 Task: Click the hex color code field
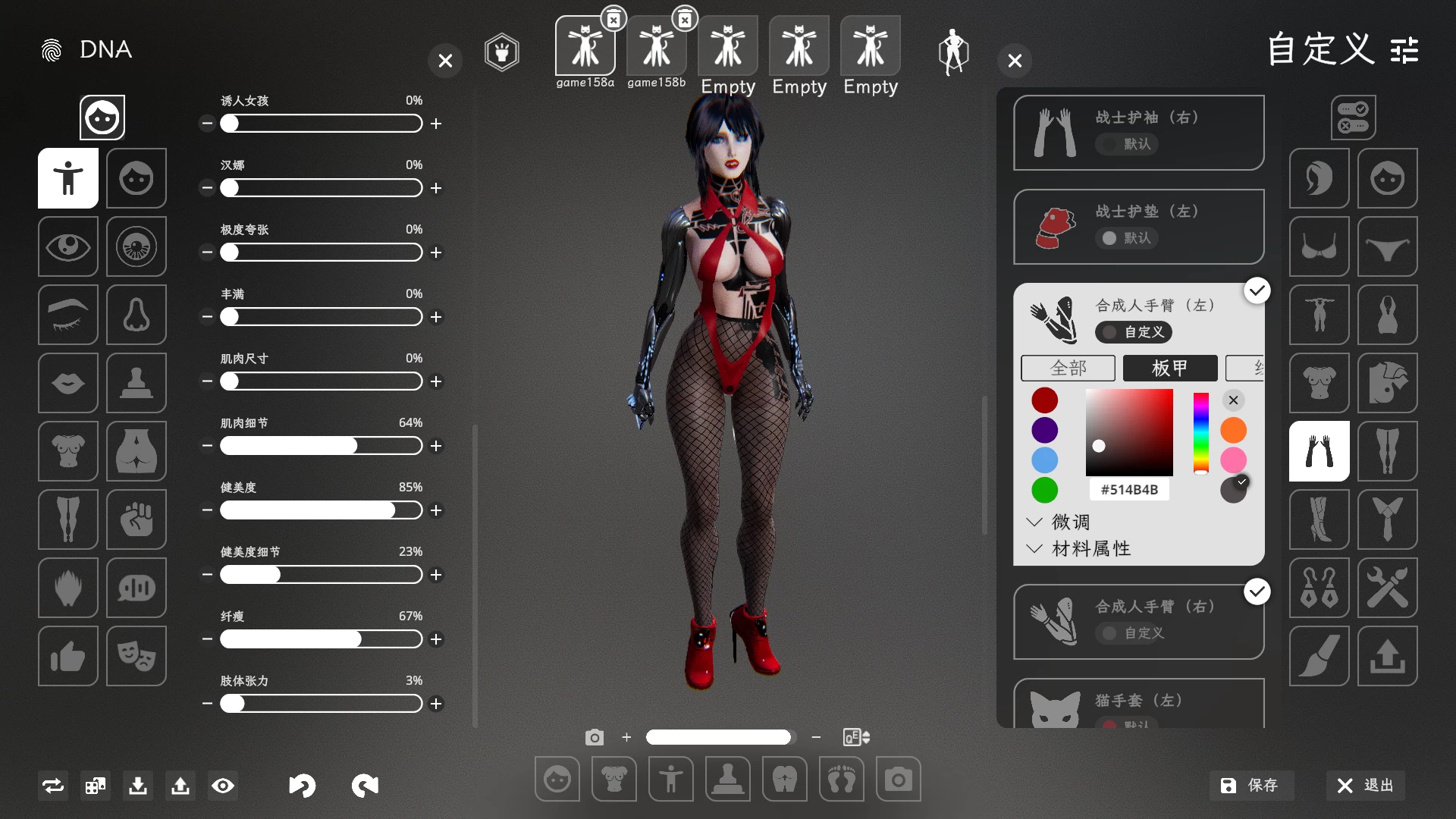click(1129, 490)
